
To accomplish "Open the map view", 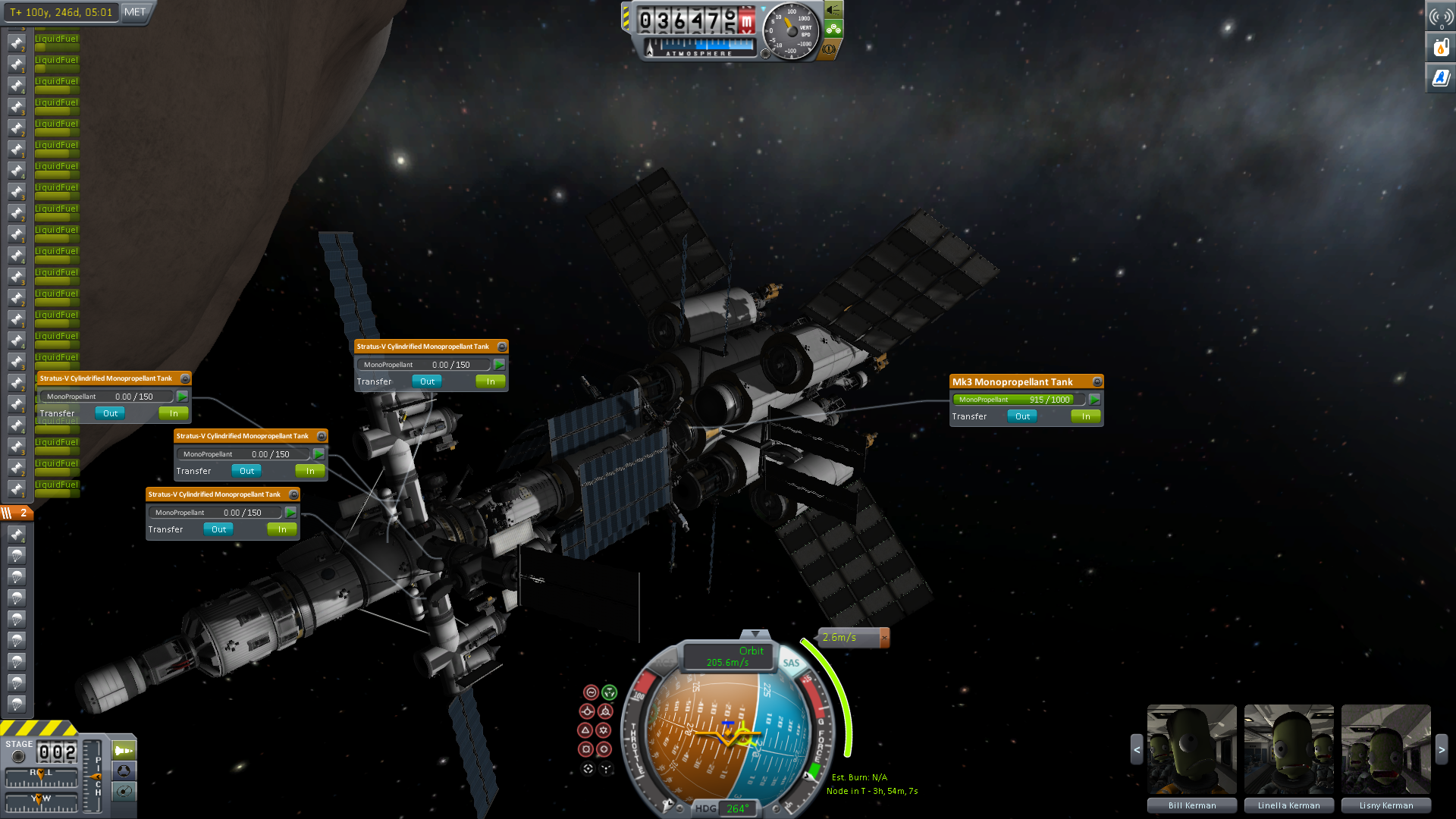I will pyautogui.click(x=124, y=792).
